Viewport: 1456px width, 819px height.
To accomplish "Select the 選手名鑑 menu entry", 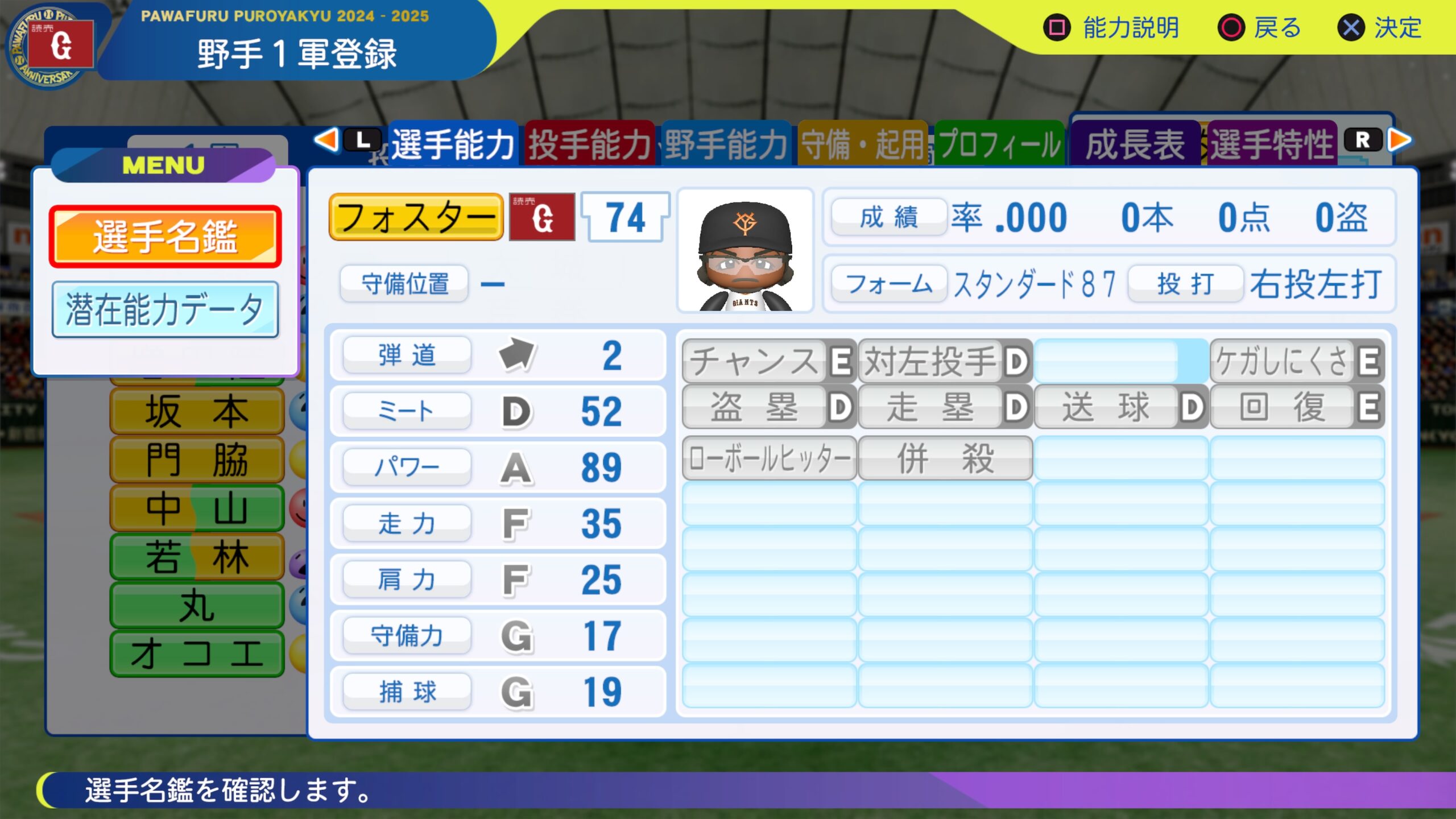I will click(x=165, y=237).
